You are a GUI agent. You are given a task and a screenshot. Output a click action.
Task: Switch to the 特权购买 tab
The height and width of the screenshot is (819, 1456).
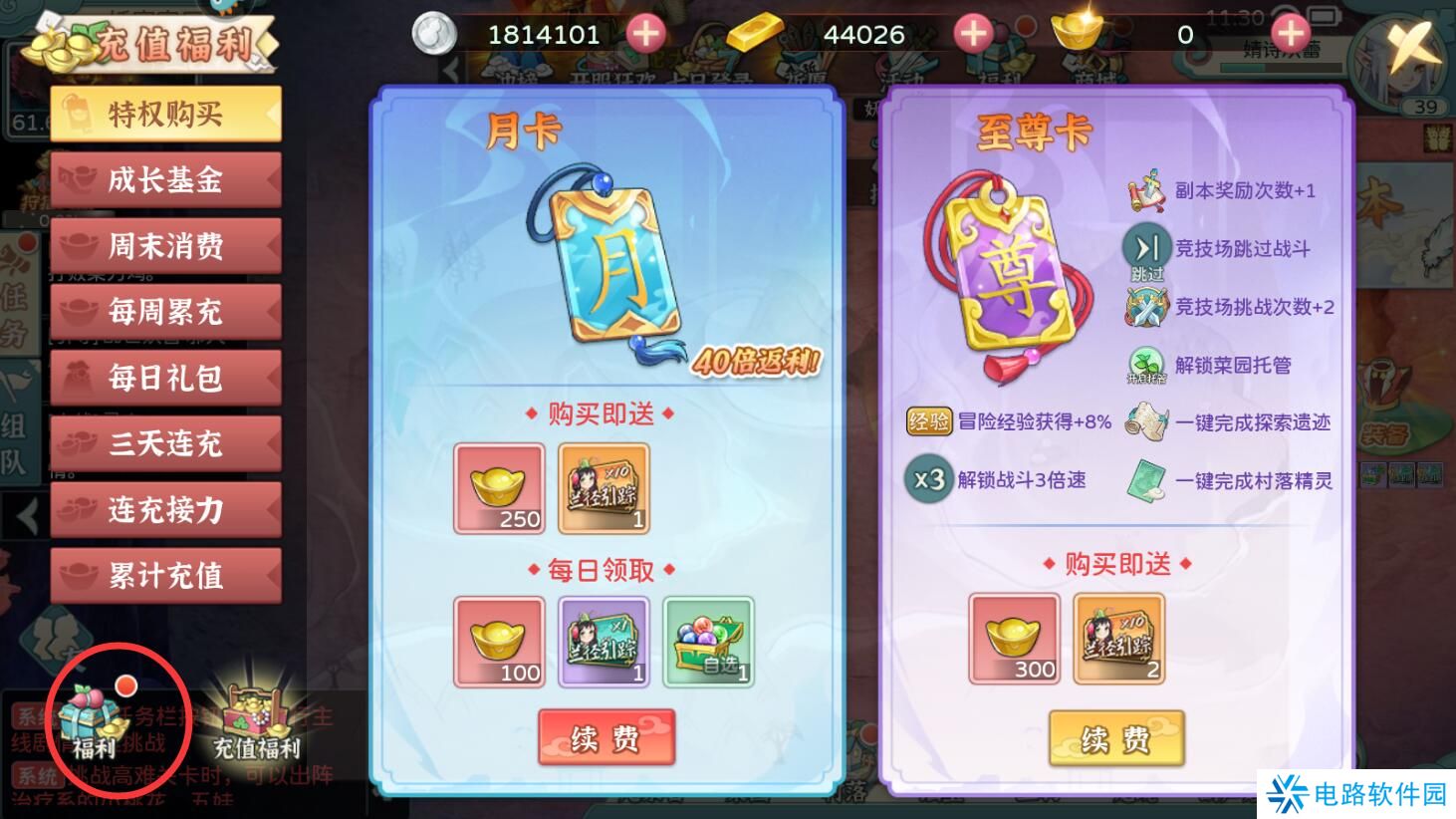[x=165, y=113]
